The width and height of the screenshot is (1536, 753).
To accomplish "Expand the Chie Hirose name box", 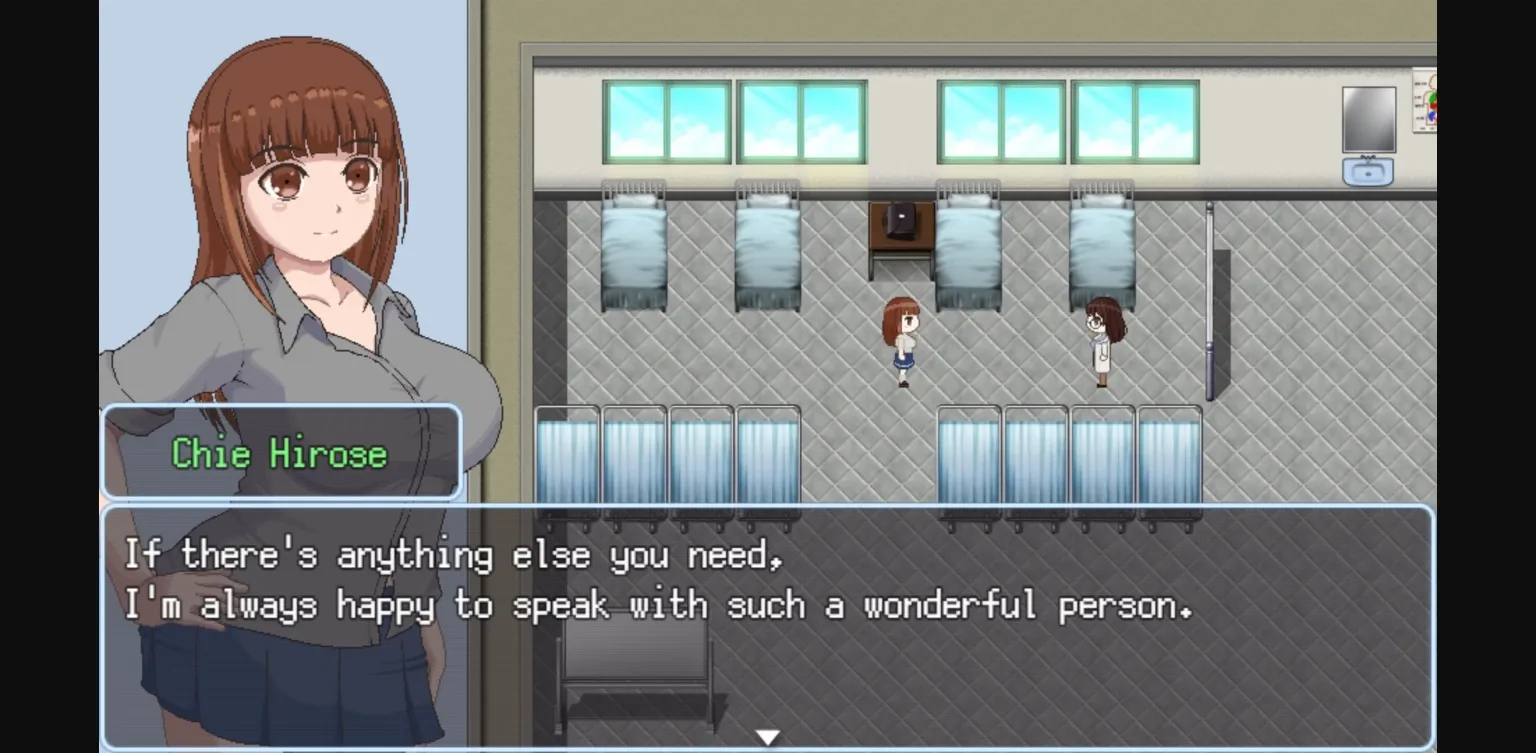I will (281, 453).
